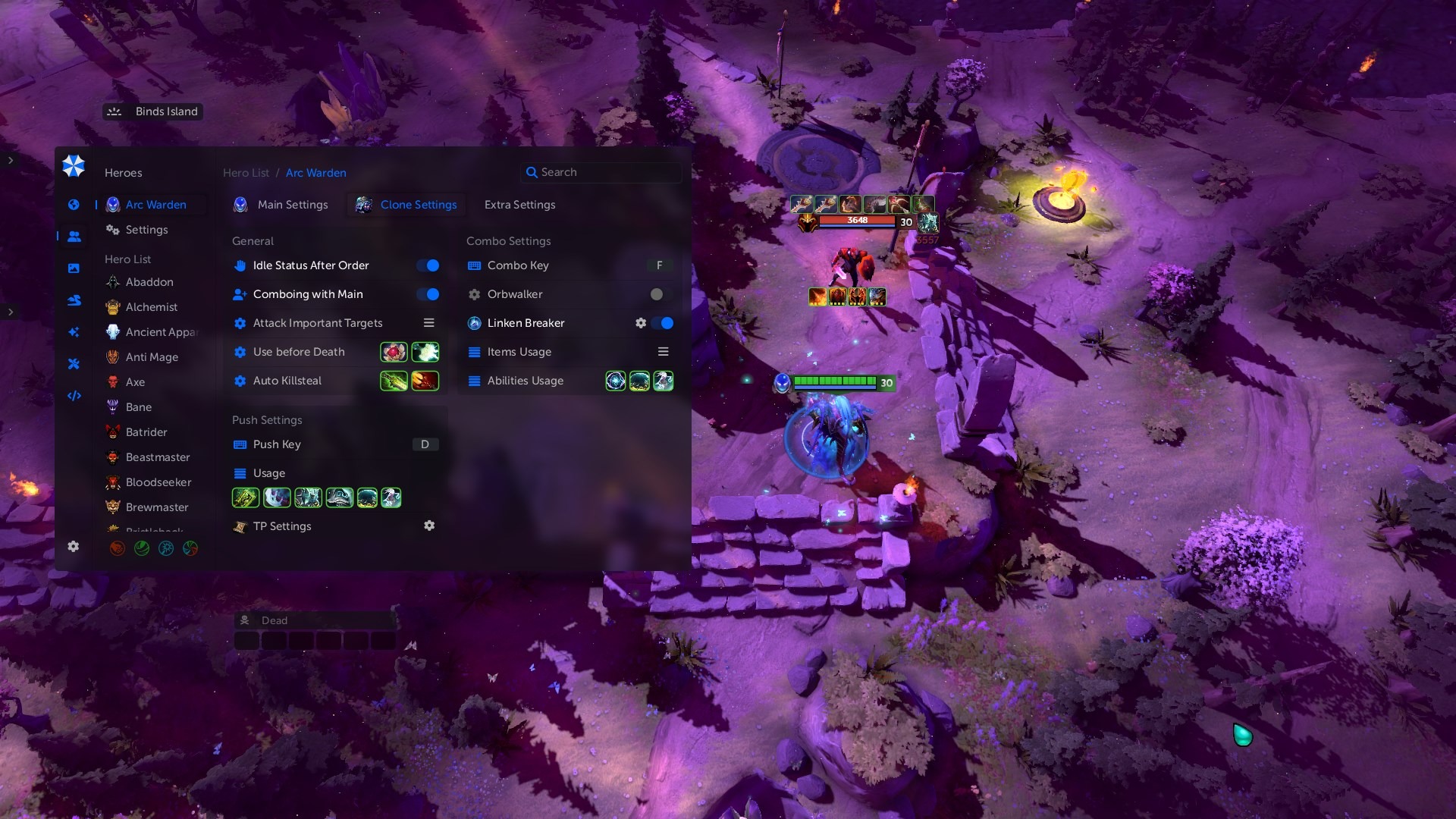Enable the Orbwalker toggle

pyautogui.click(x=661, y=294)
